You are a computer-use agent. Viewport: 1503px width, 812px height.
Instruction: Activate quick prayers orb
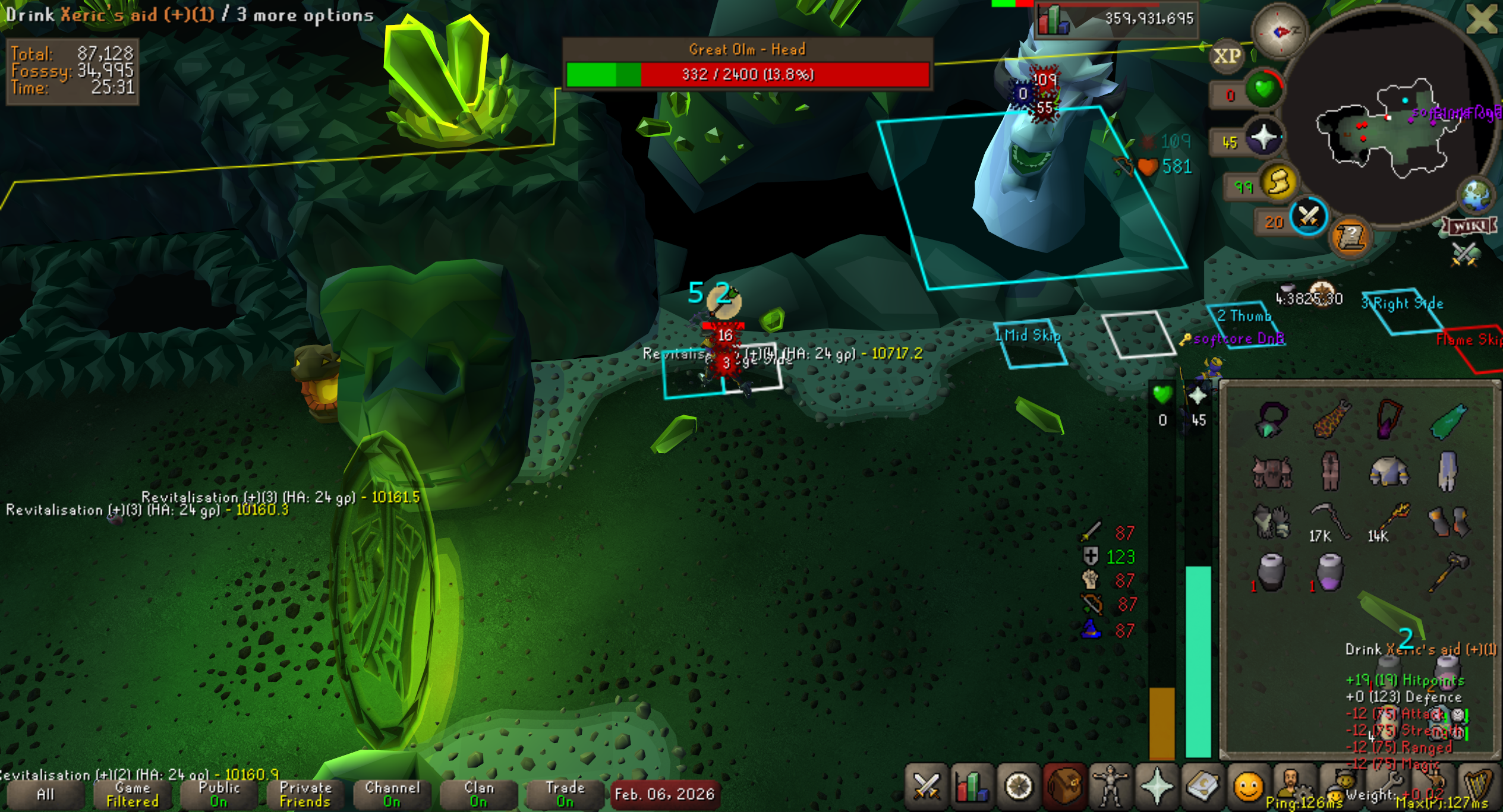[x=1263, y=138]
